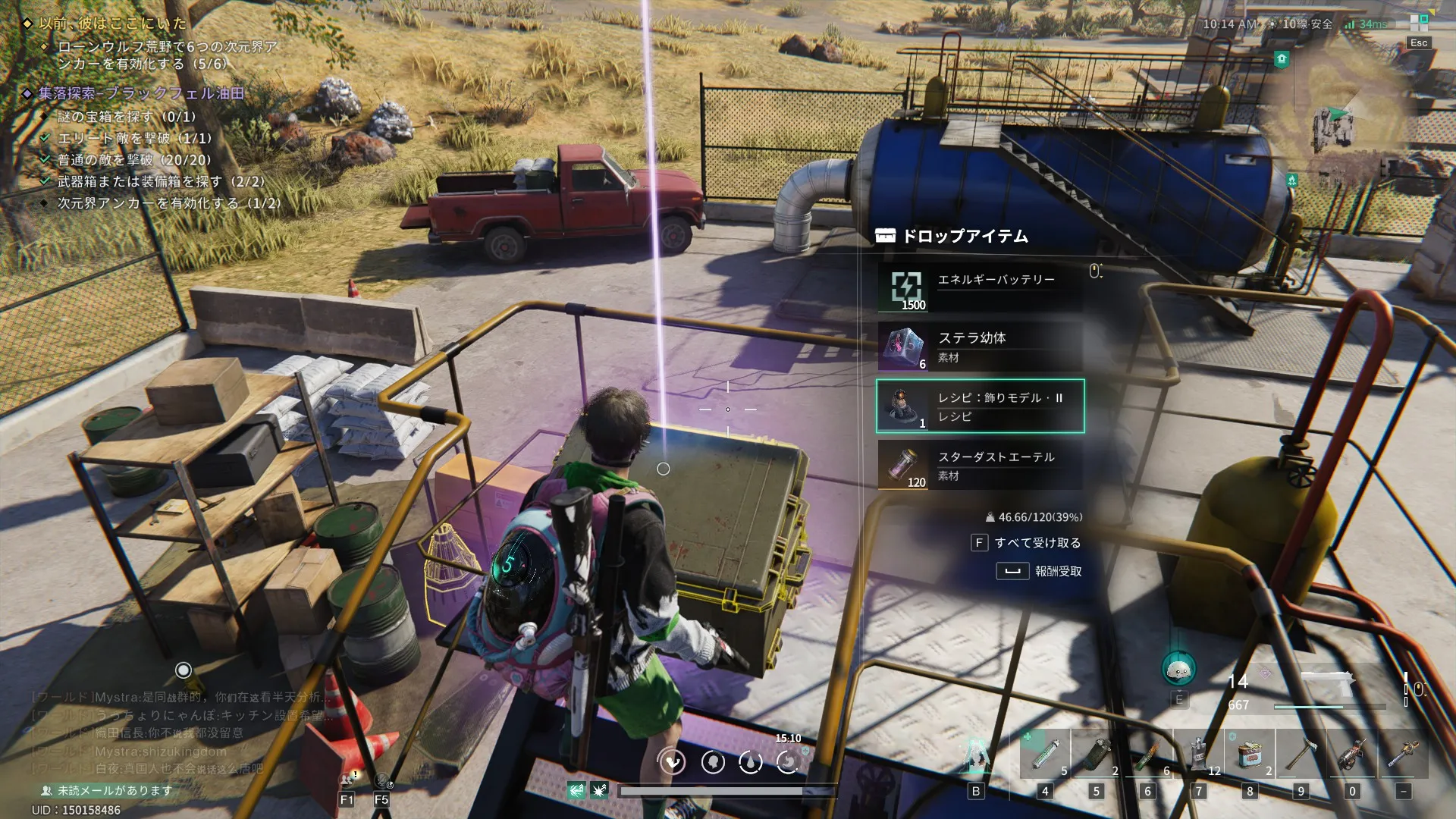Open the unread mail notification

coord(106,790)
